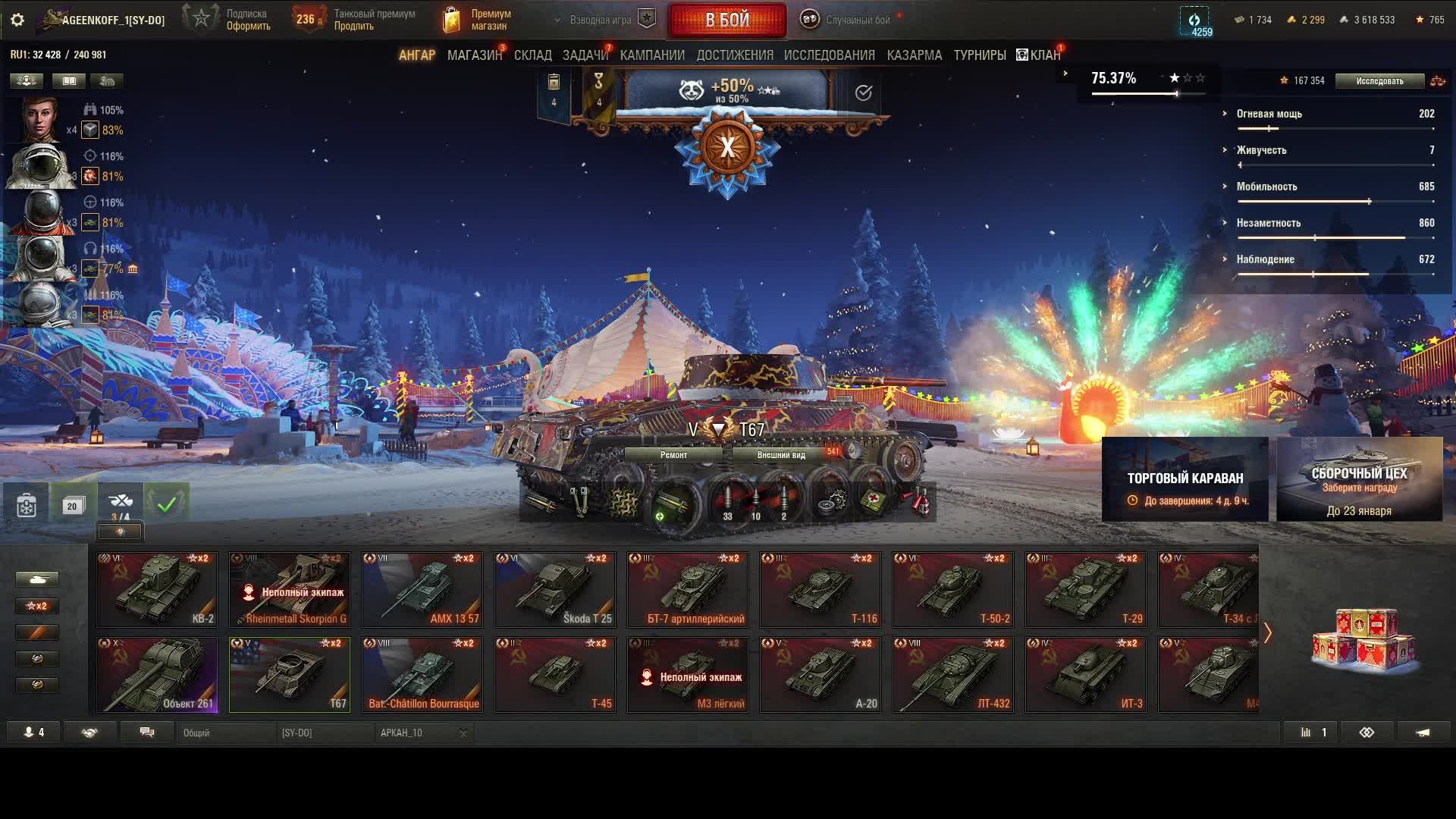
Task: Open the Случайный бой battle mode selector
Action: 848,20
